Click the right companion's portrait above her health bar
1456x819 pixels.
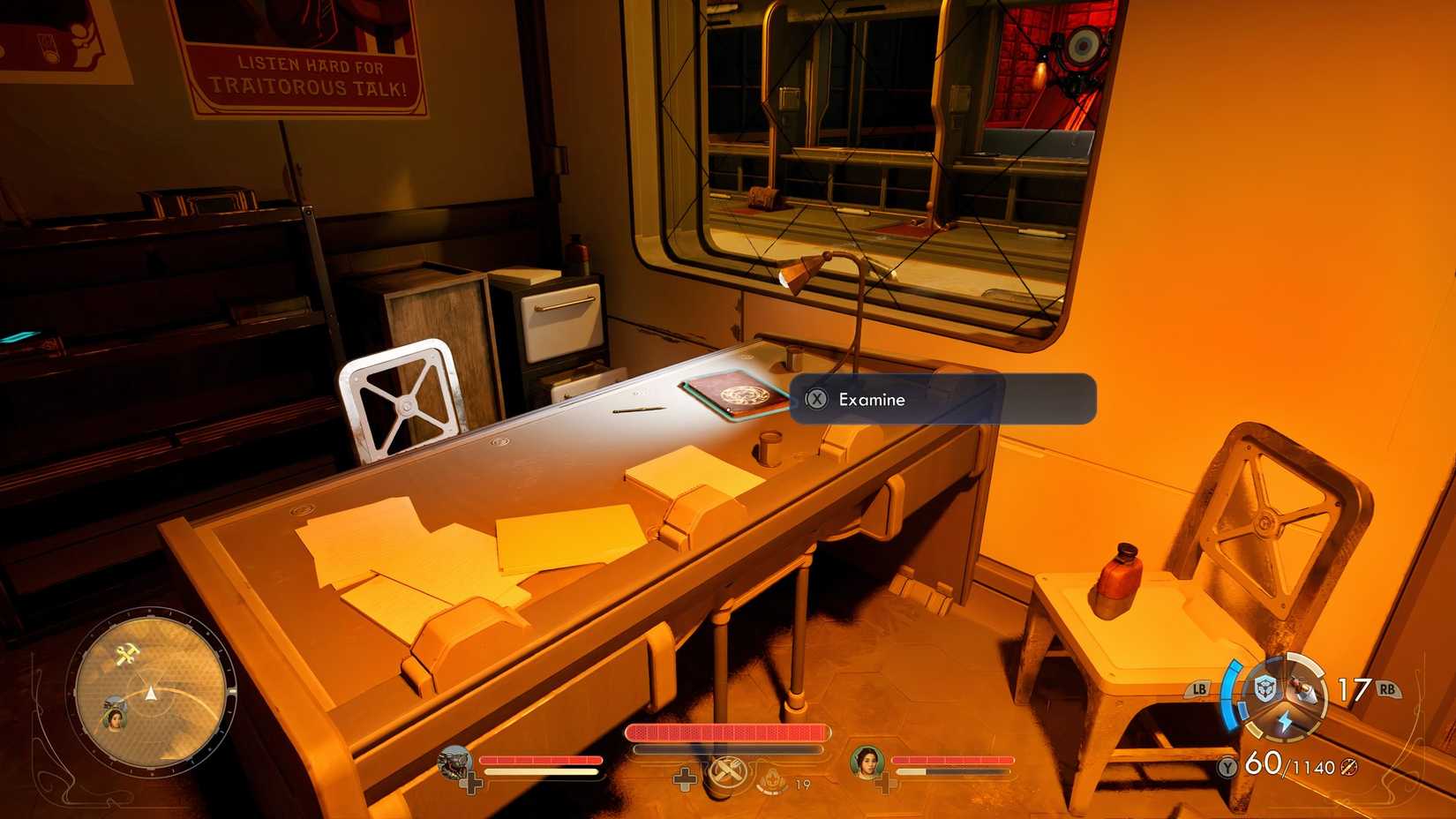tap(865, 764)
